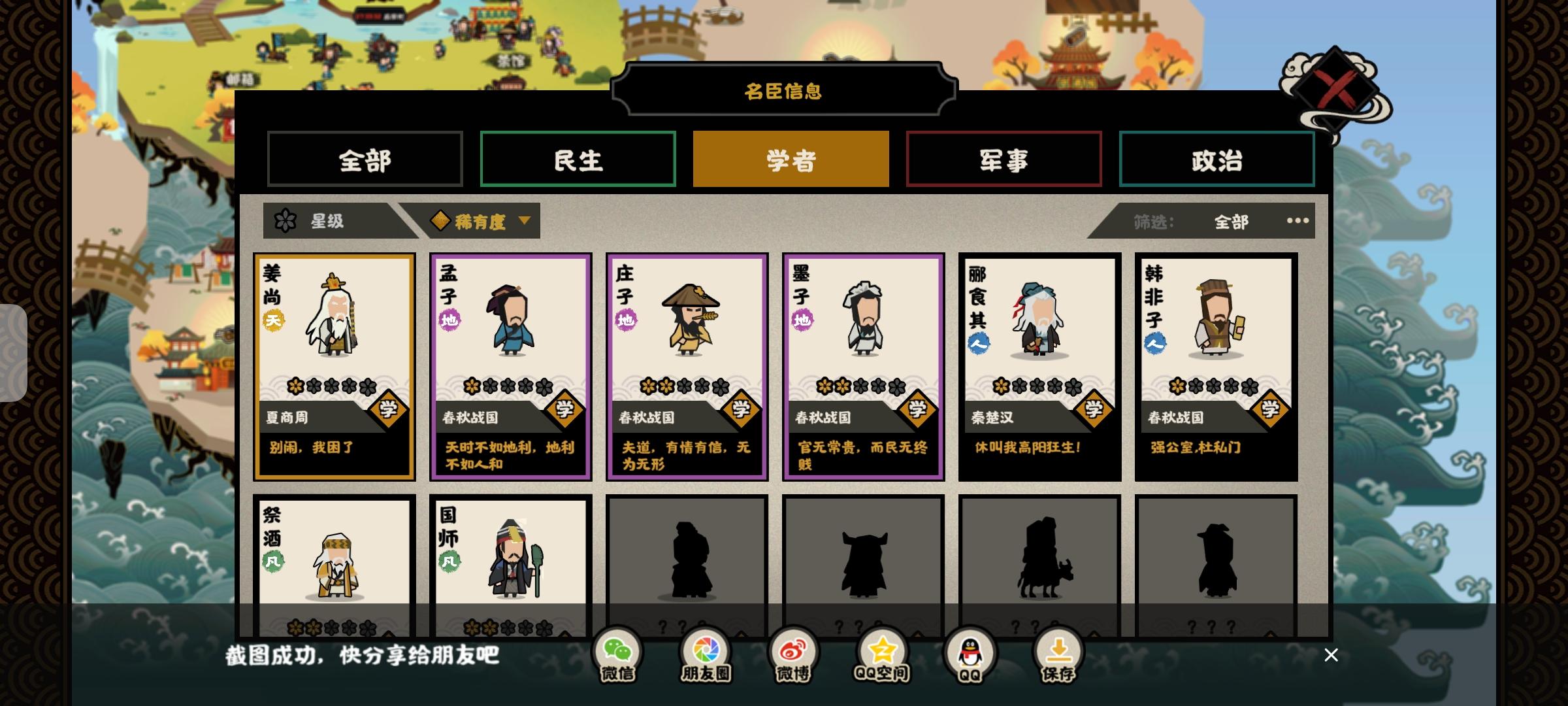This screenshot has height=706, width=1568.
Task: Open the 筛选 filter showing 全部
Action: pos(1230,221)
